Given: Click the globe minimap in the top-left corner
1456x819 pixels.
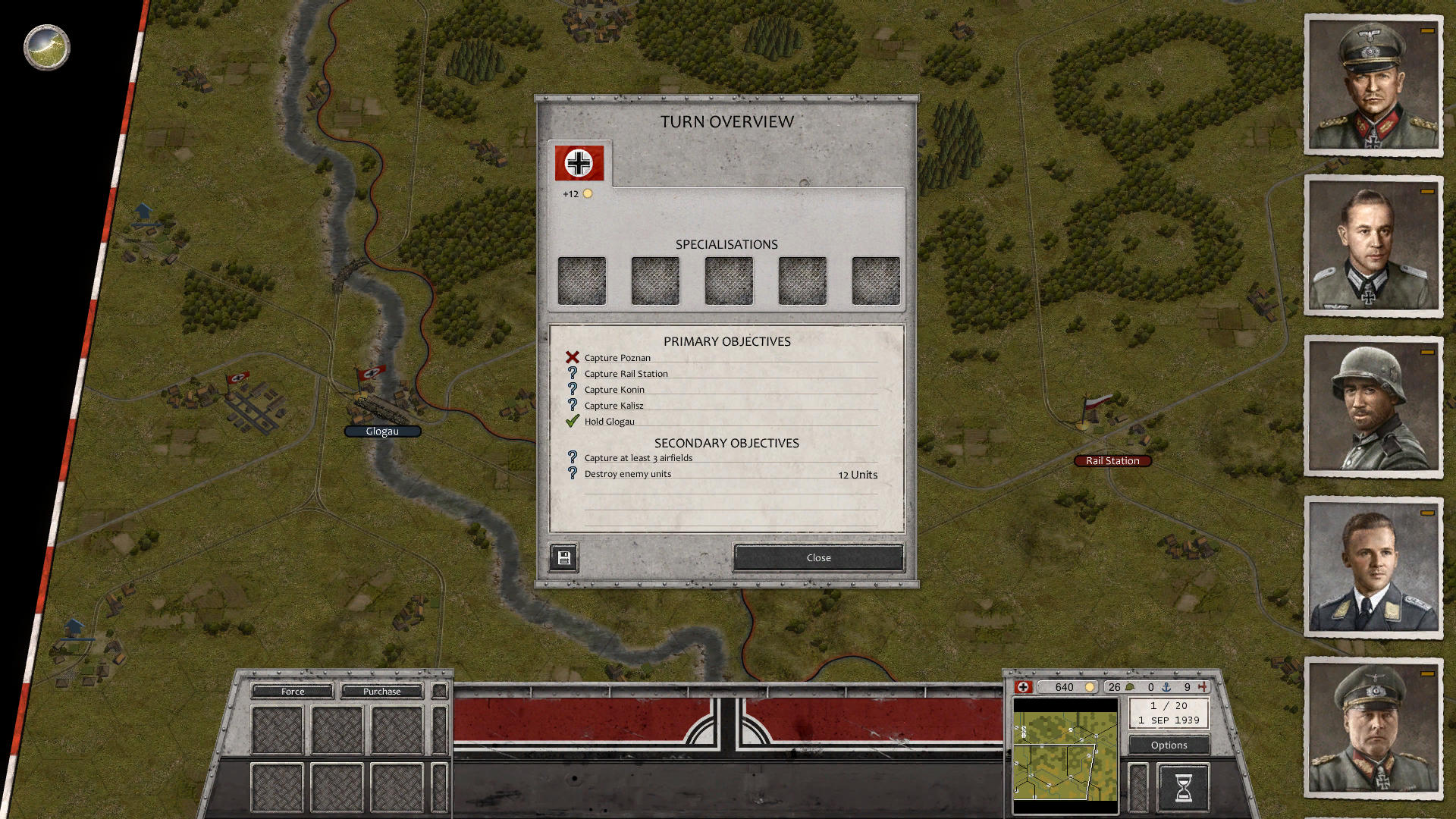Looking at the screenshot, I should coord(45,47).
